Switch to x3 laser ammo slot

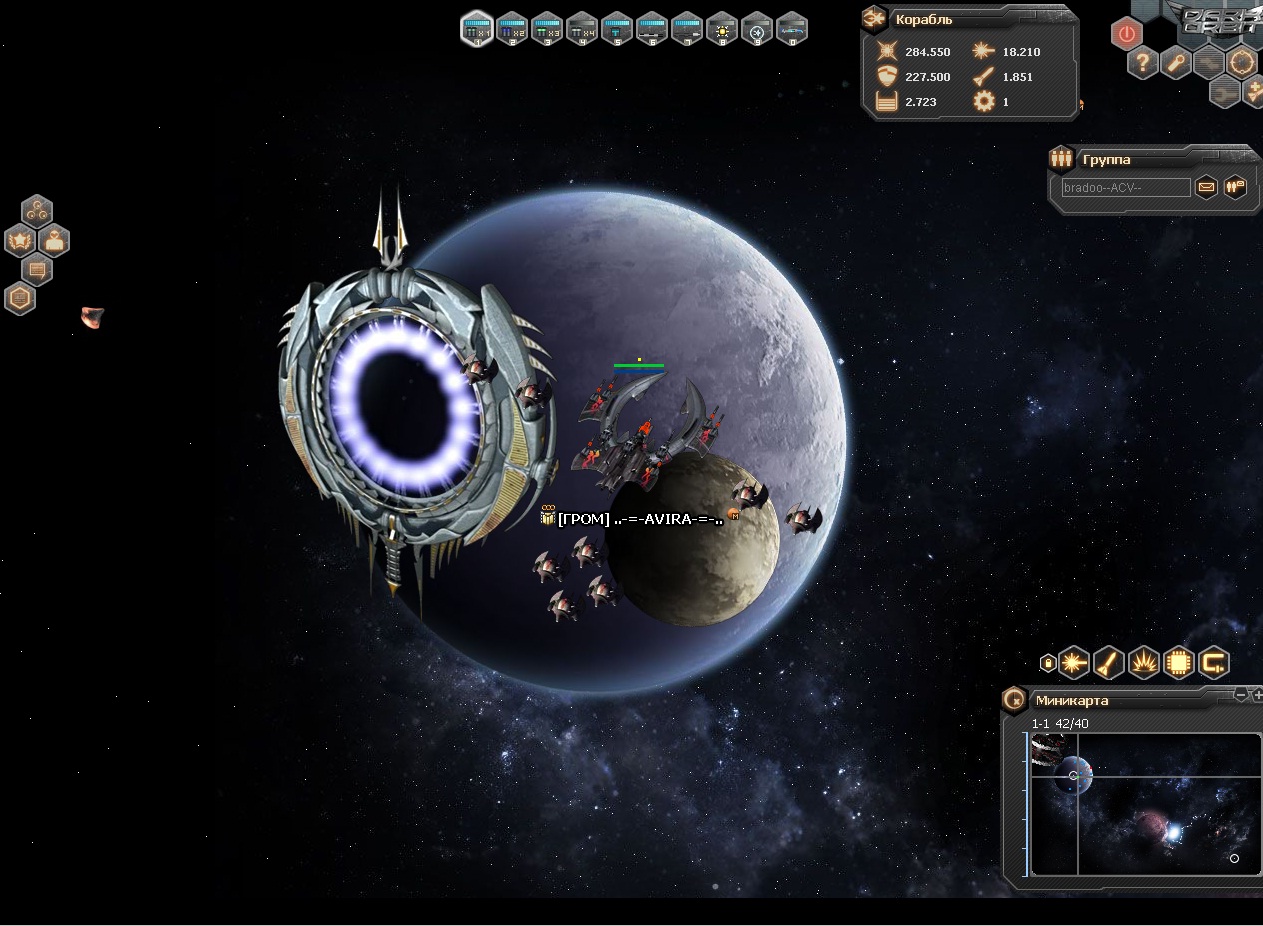(547, 29)
